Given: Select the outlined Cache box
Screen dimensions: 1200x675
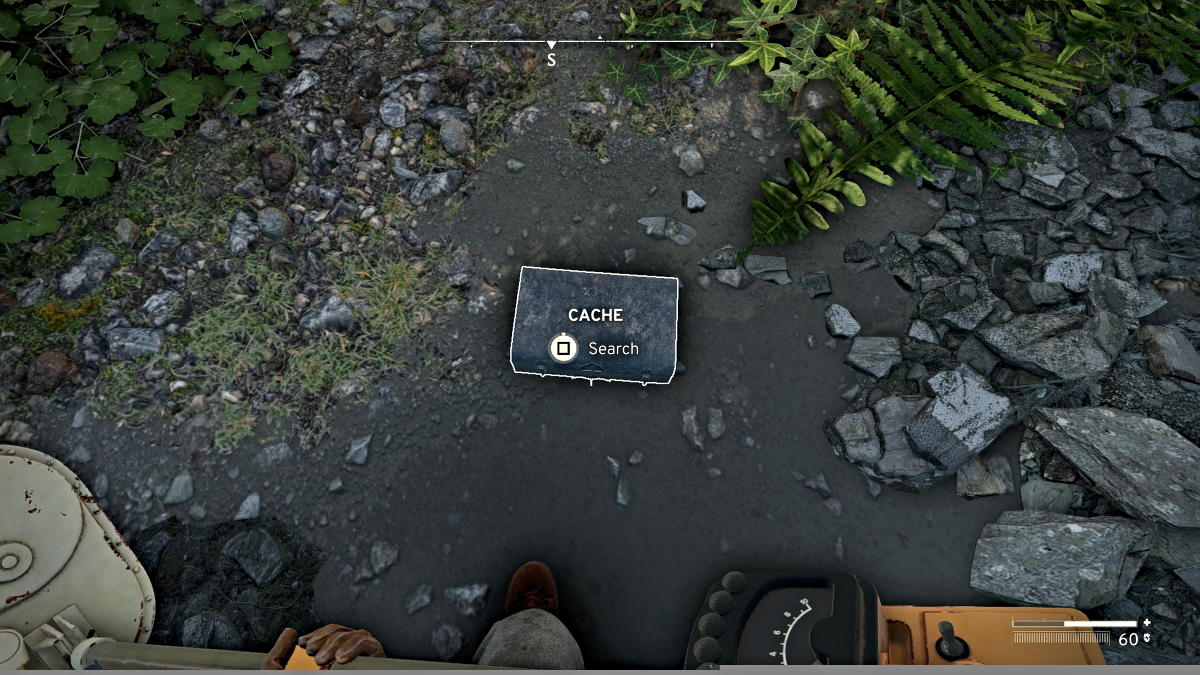Looking at the screenshot, I should 595,325.
